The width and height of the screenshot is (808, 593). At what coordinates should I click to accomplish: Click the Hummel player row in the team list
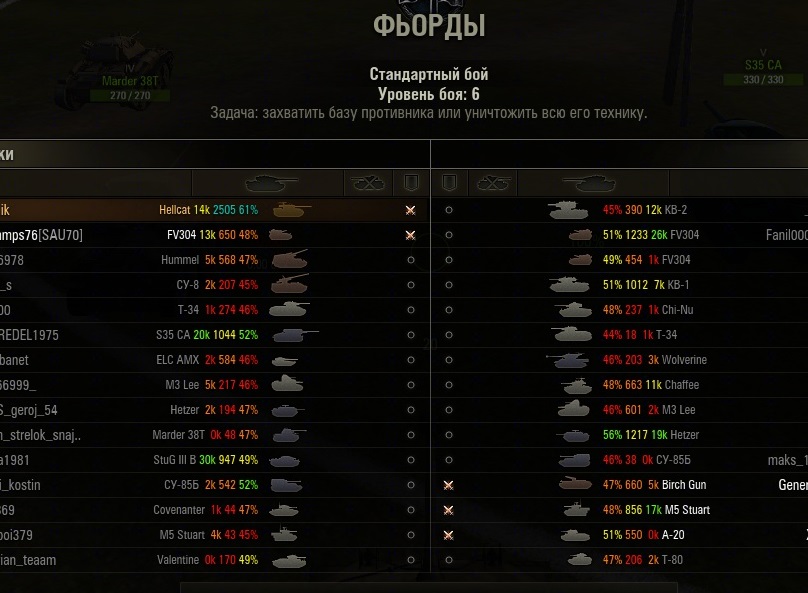[x=200, y=260]
